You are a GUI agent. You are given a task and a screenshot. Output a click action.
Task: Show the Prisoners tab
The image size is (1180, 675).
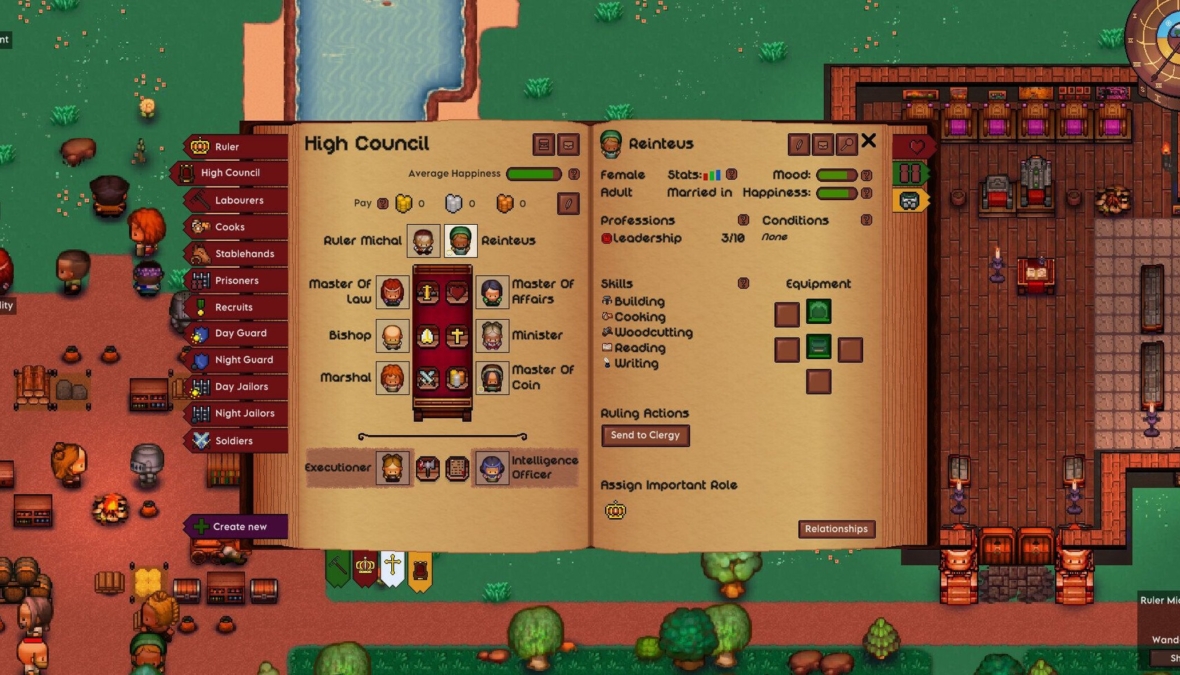[x=235, y=281]
